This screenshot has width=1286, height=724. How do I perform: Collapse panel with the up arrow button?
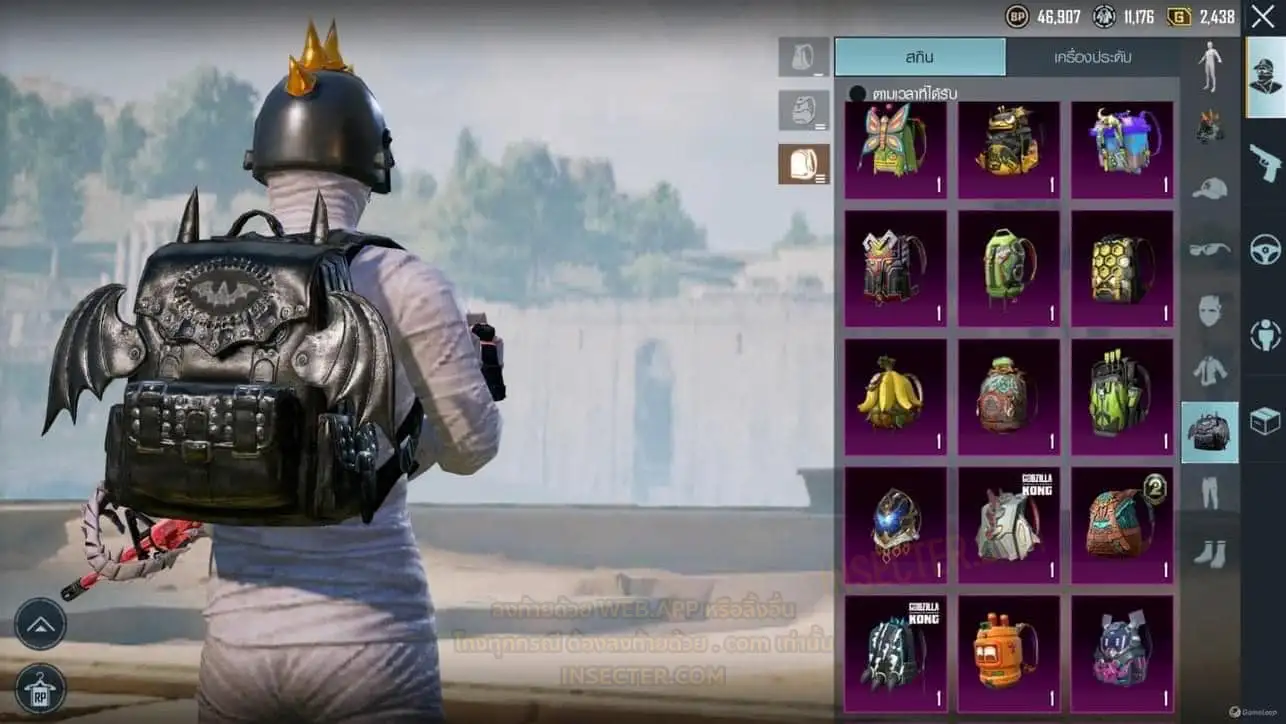coord(41,624)
